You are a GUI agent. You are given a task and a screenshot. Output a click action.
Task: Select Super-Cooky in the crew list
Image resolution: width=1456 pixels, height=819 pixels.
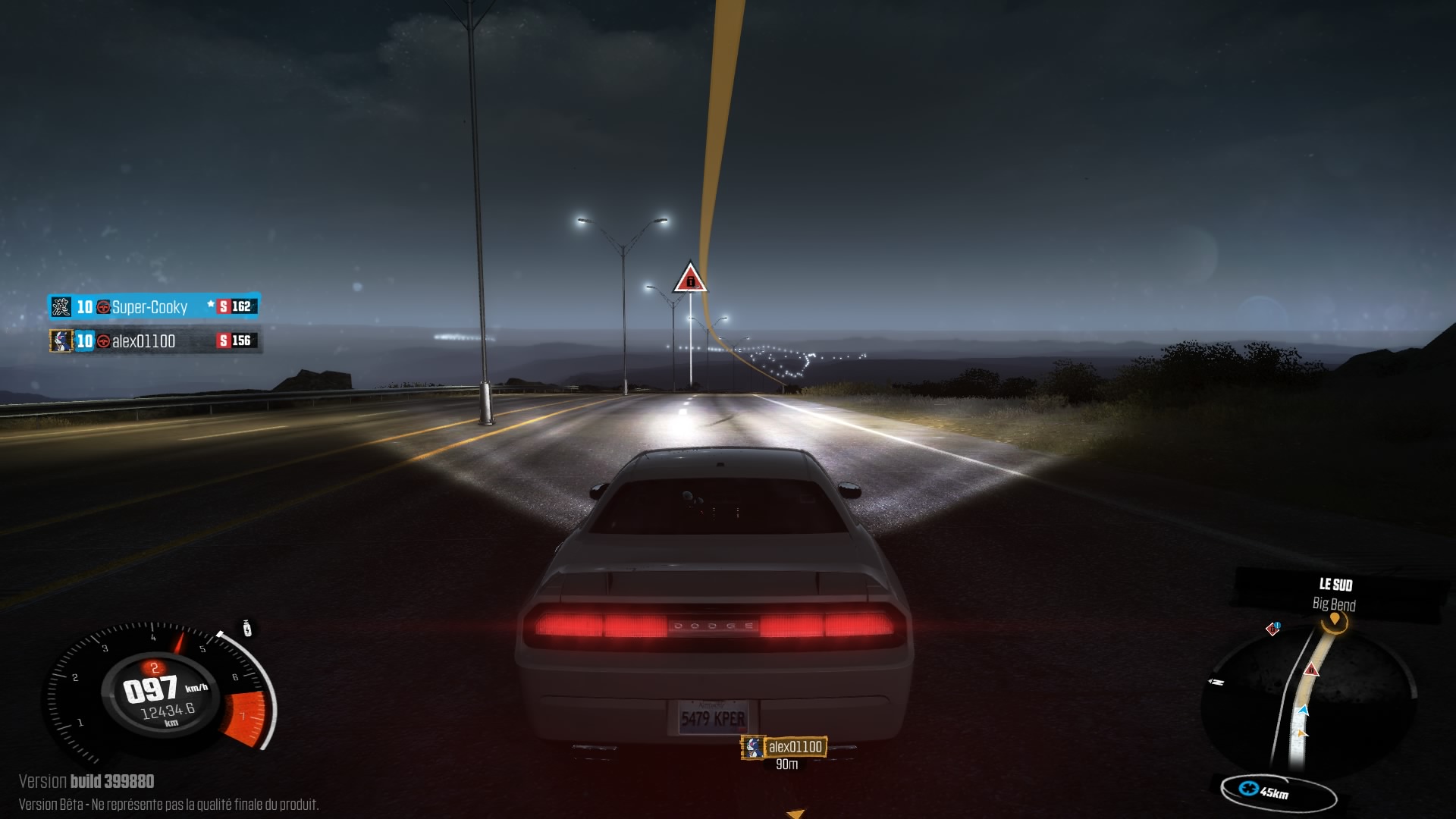[149, 307]
